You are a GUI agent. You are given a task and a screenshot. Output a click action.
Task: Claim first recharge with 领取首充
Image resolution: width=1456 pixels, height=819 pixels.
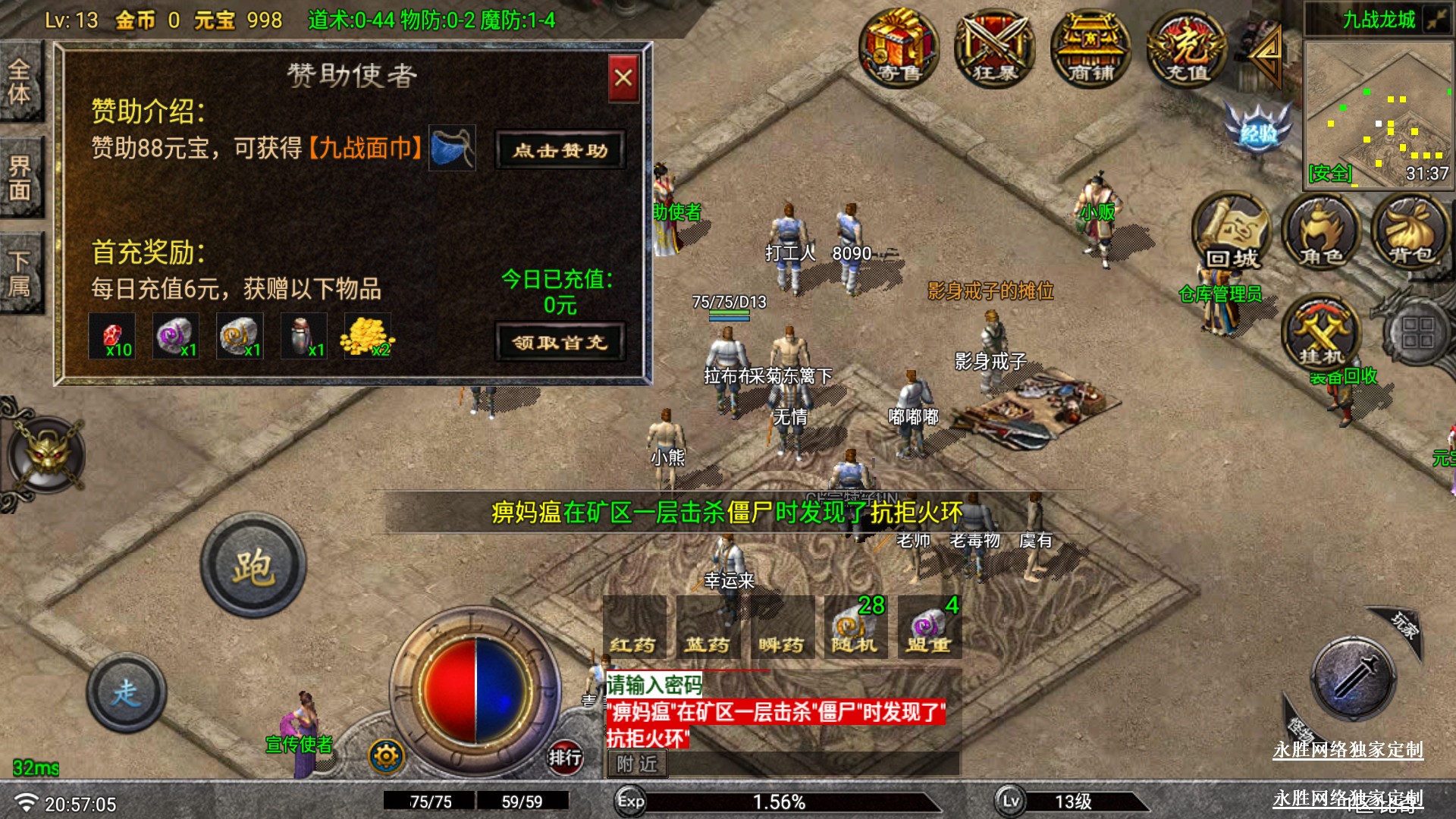point(560,343)
